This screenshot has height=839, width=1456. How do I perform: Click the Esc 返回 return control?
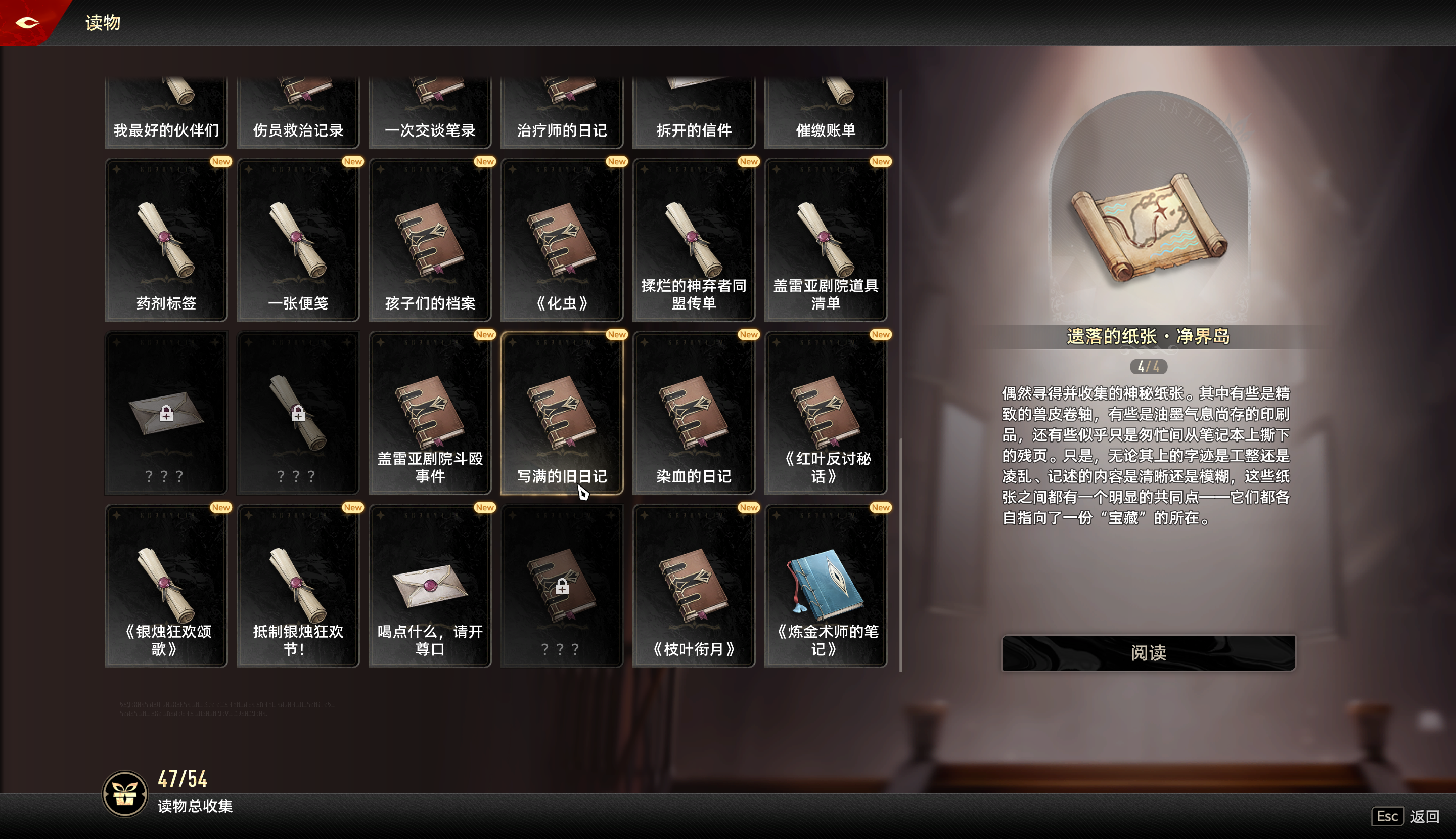tap(1403, 817)
